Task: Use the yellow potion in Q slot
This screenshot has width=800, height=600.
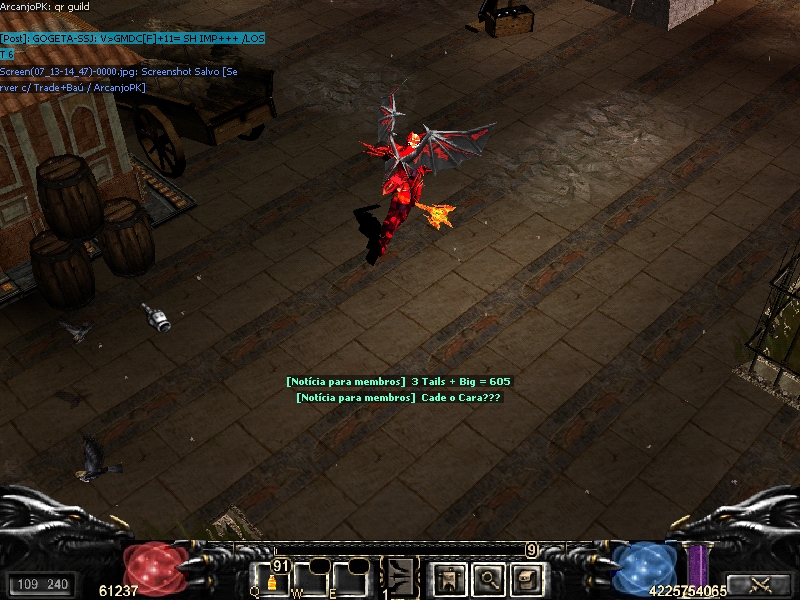Action: (271, 580)
